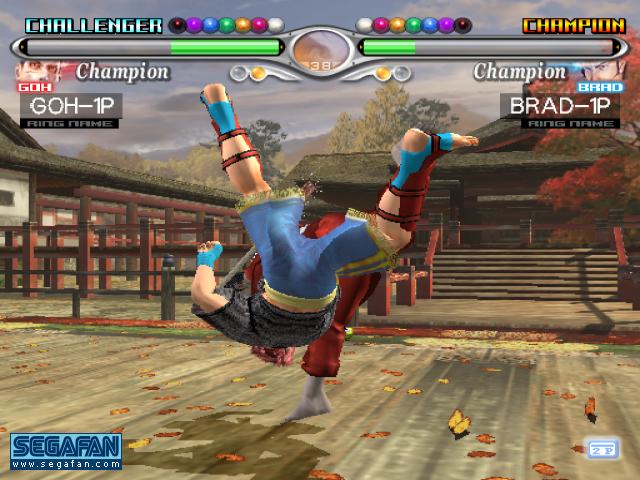Click the 2P player indicator icon

[x=602, y=449]
